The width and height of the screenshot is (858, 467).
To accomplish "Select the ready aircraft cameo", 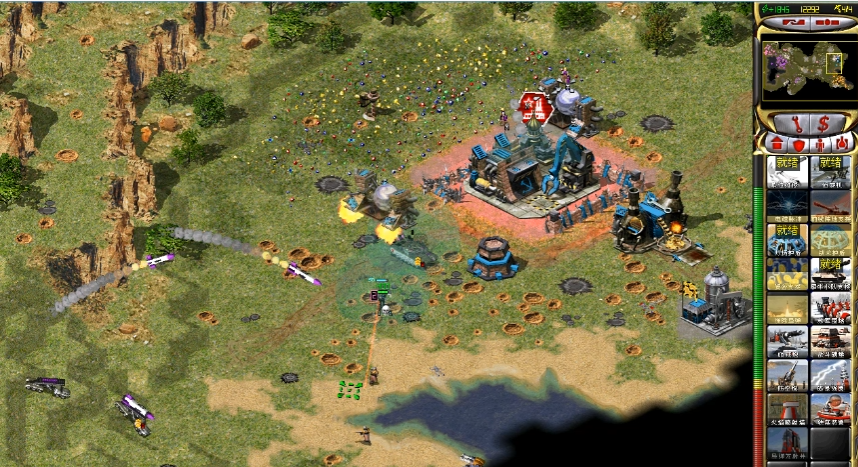I will [x=830, y=172].
